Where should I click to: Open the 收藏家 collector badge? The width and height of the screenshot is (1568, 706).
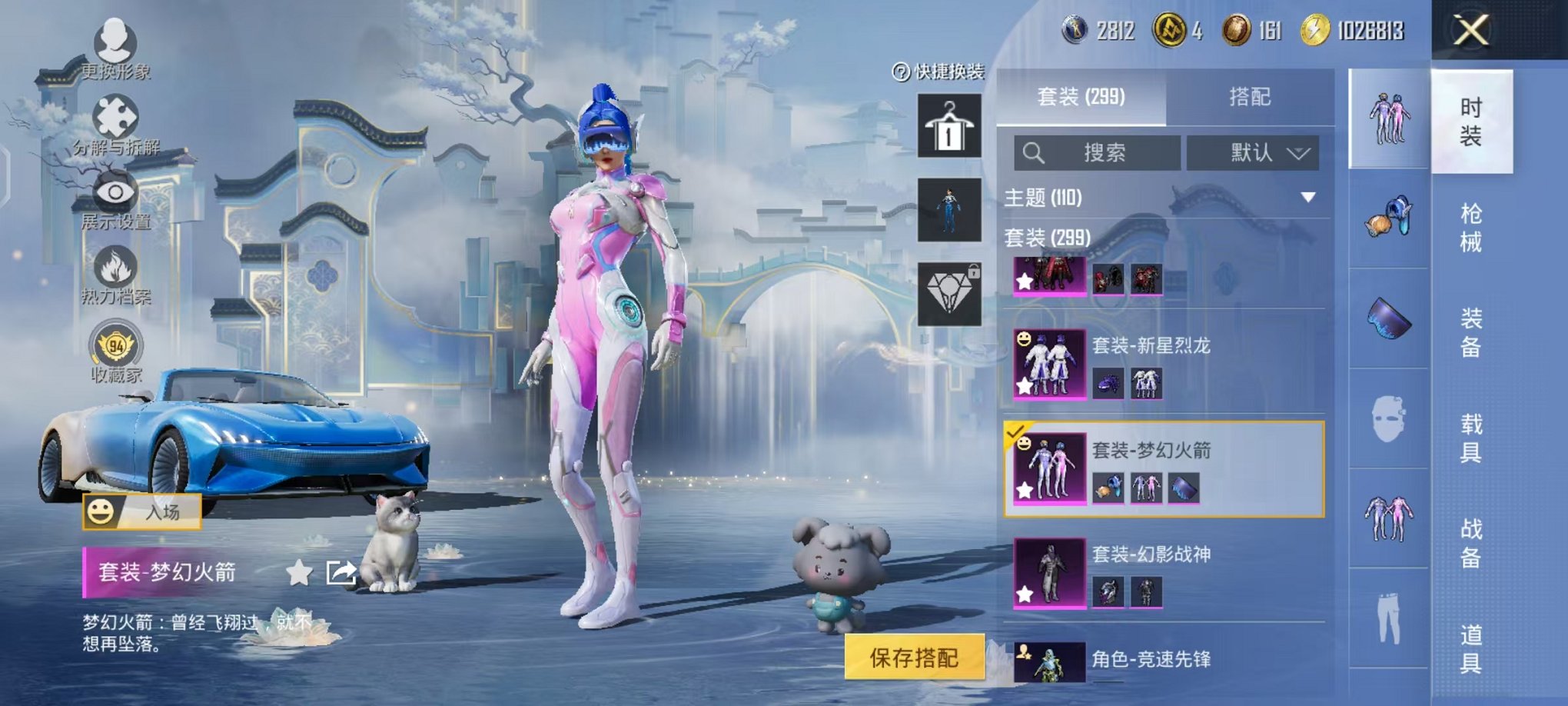(x=115, y=351)
